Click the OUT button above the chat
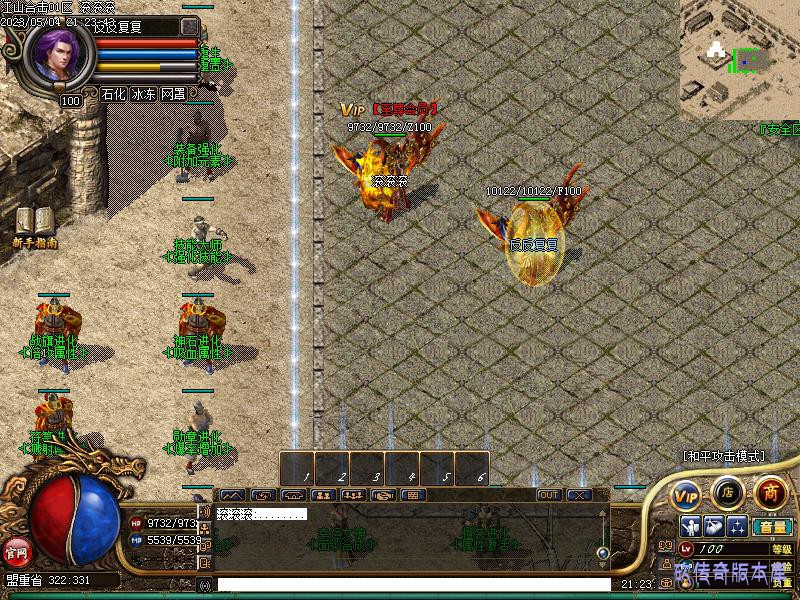 pos(549,495)
